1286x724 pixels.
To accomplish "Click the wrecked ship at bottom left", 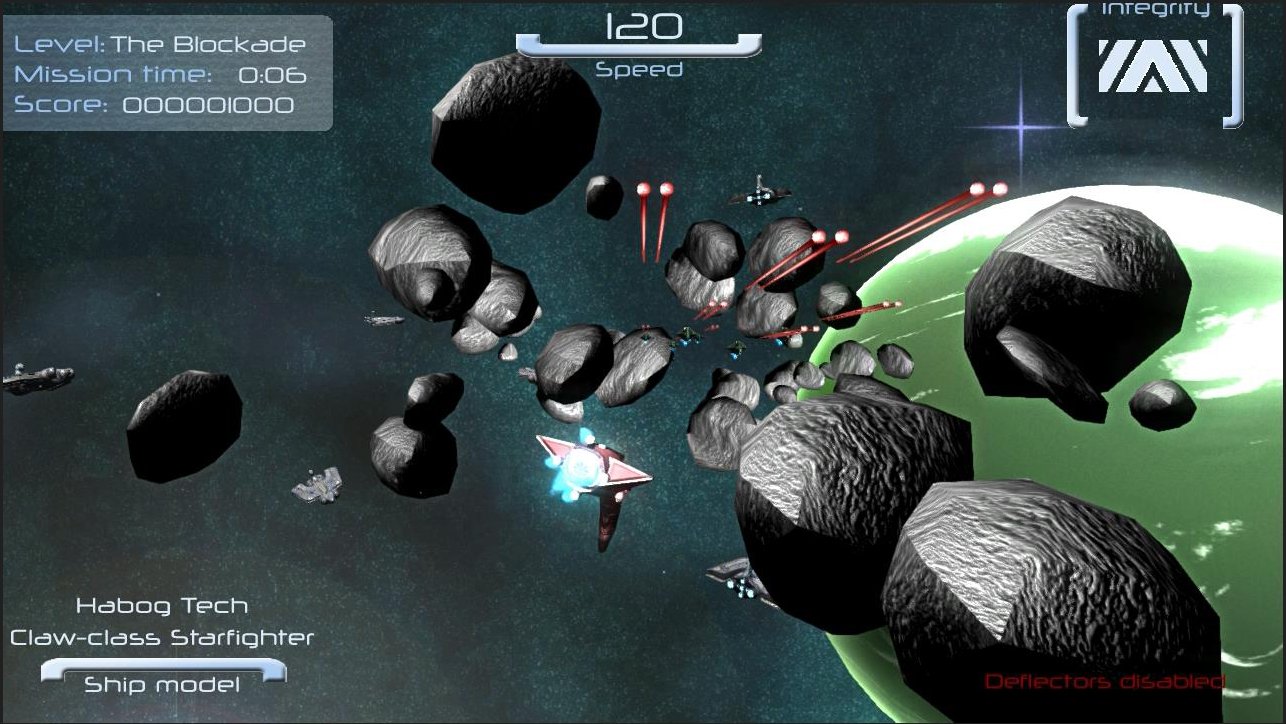I will coord(315,485).
